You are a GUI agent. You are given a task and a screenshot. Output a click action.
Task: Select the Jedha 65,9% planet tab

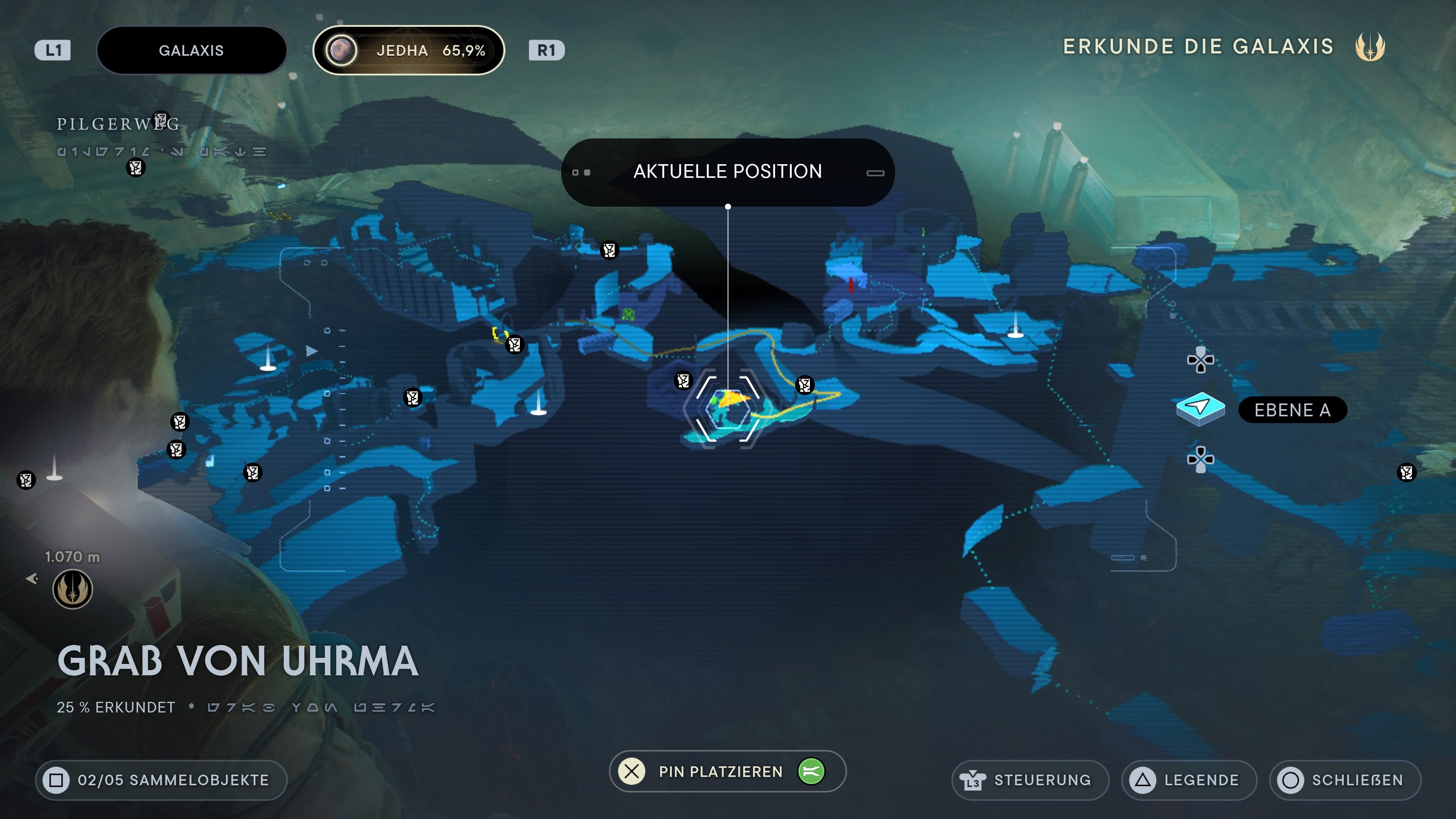[x=408, y=50]
